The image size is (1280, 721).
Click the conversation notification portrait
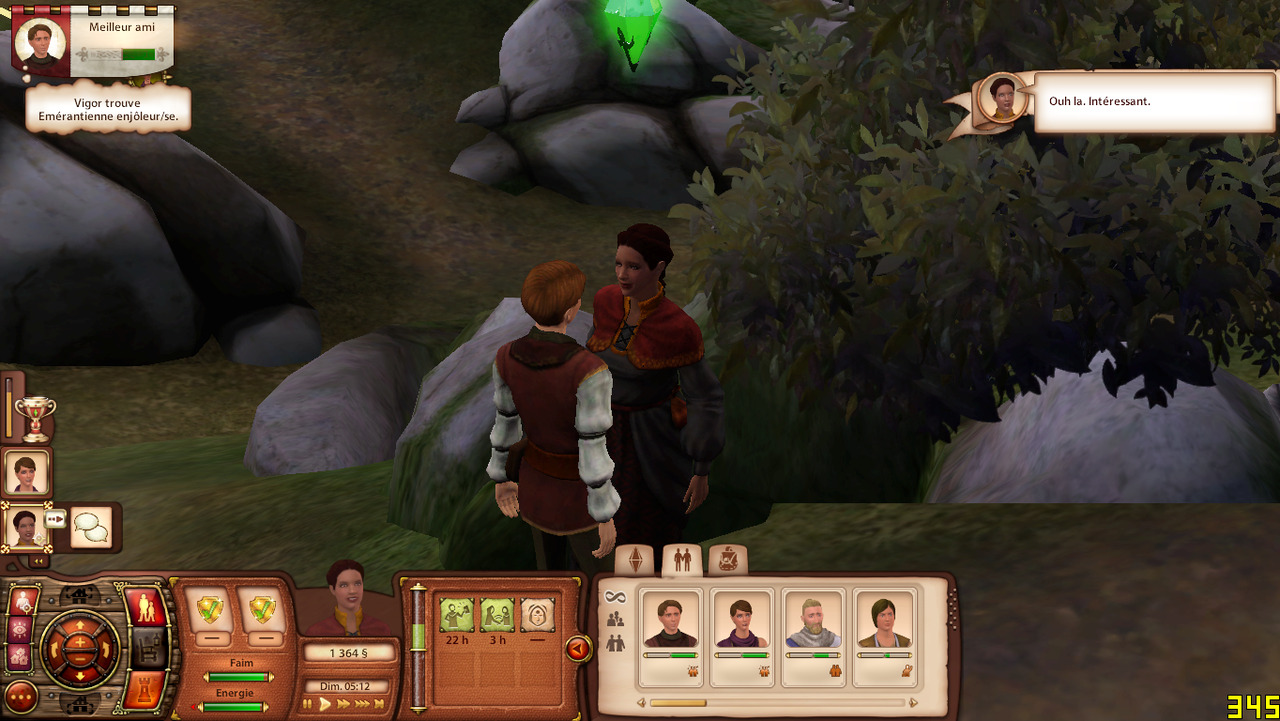pos(1003,98)
